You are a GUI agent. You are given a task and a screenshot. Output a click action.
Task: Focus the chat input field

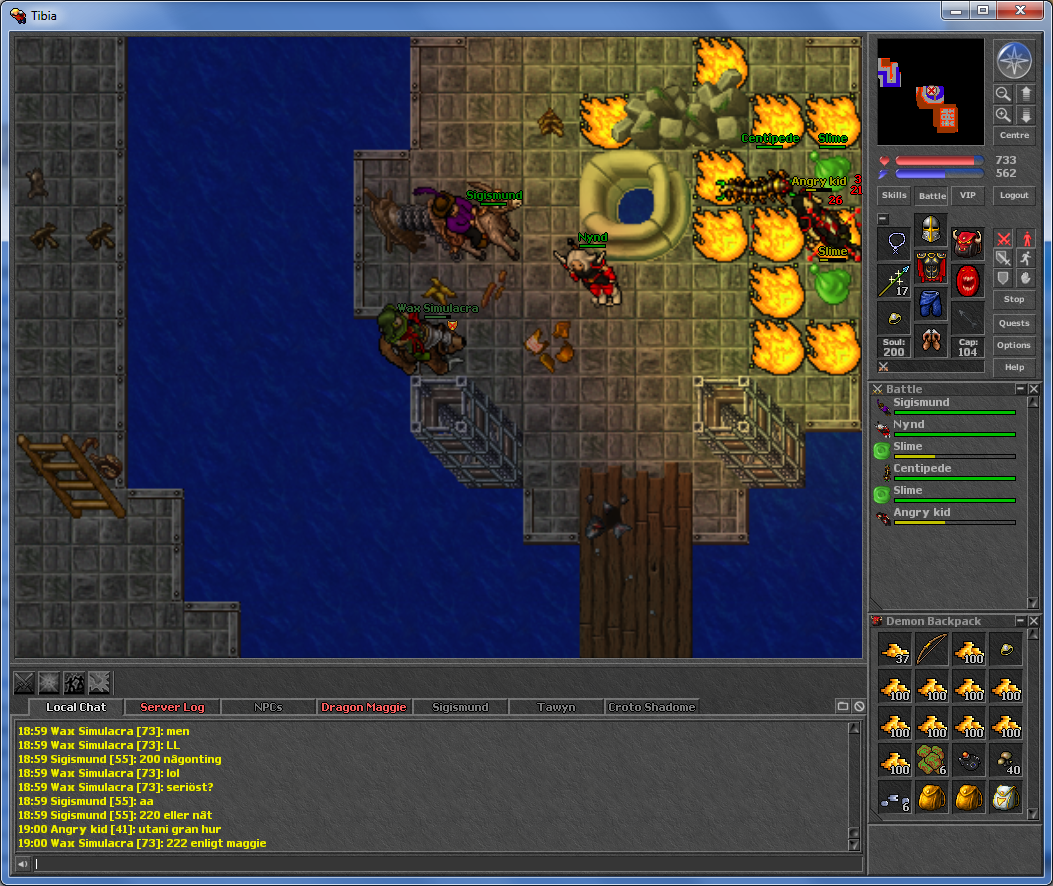(440, 864)
